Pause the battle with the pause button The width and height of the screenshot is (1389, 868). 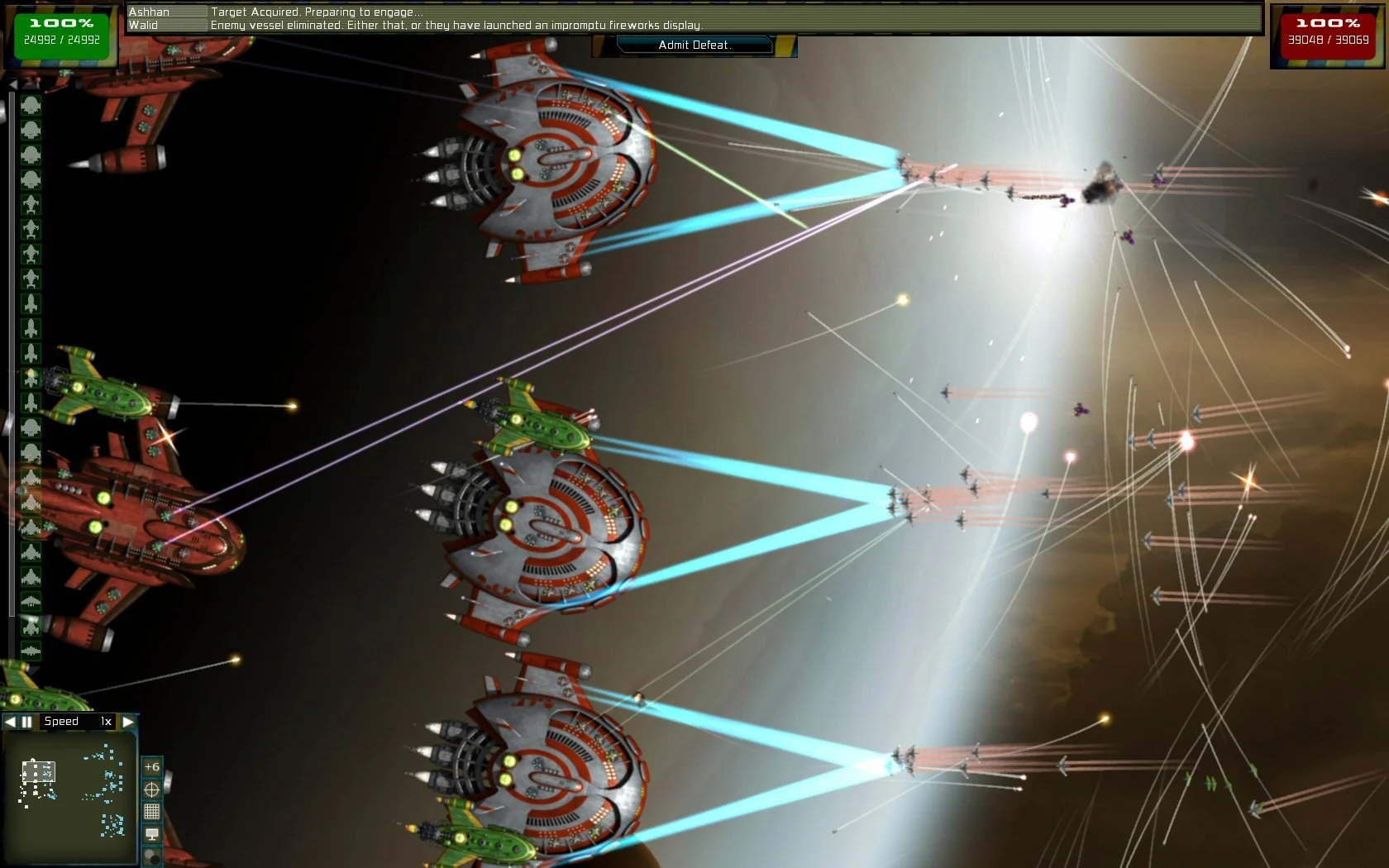click(x=27, y=721)
